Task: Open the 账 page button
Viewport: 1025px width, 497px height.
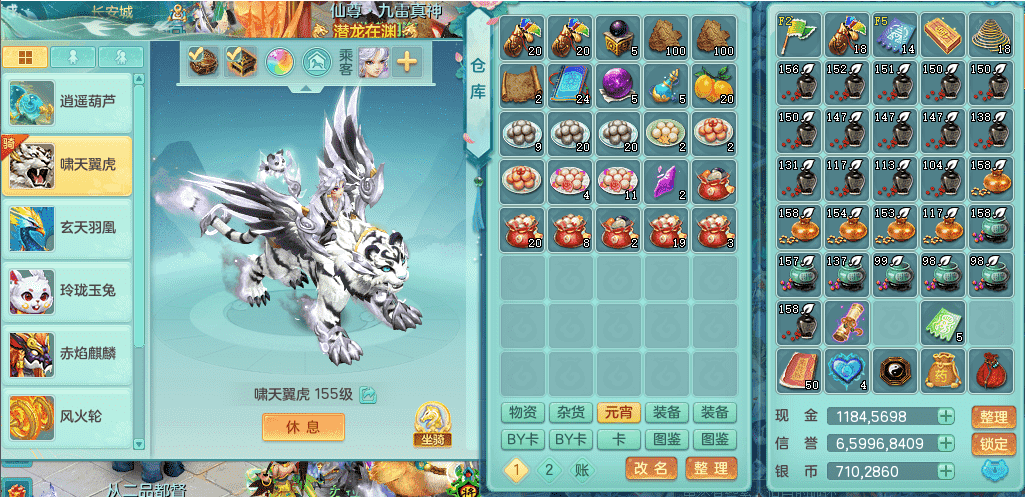Action: pyautogui.click(x=580, y=469)
